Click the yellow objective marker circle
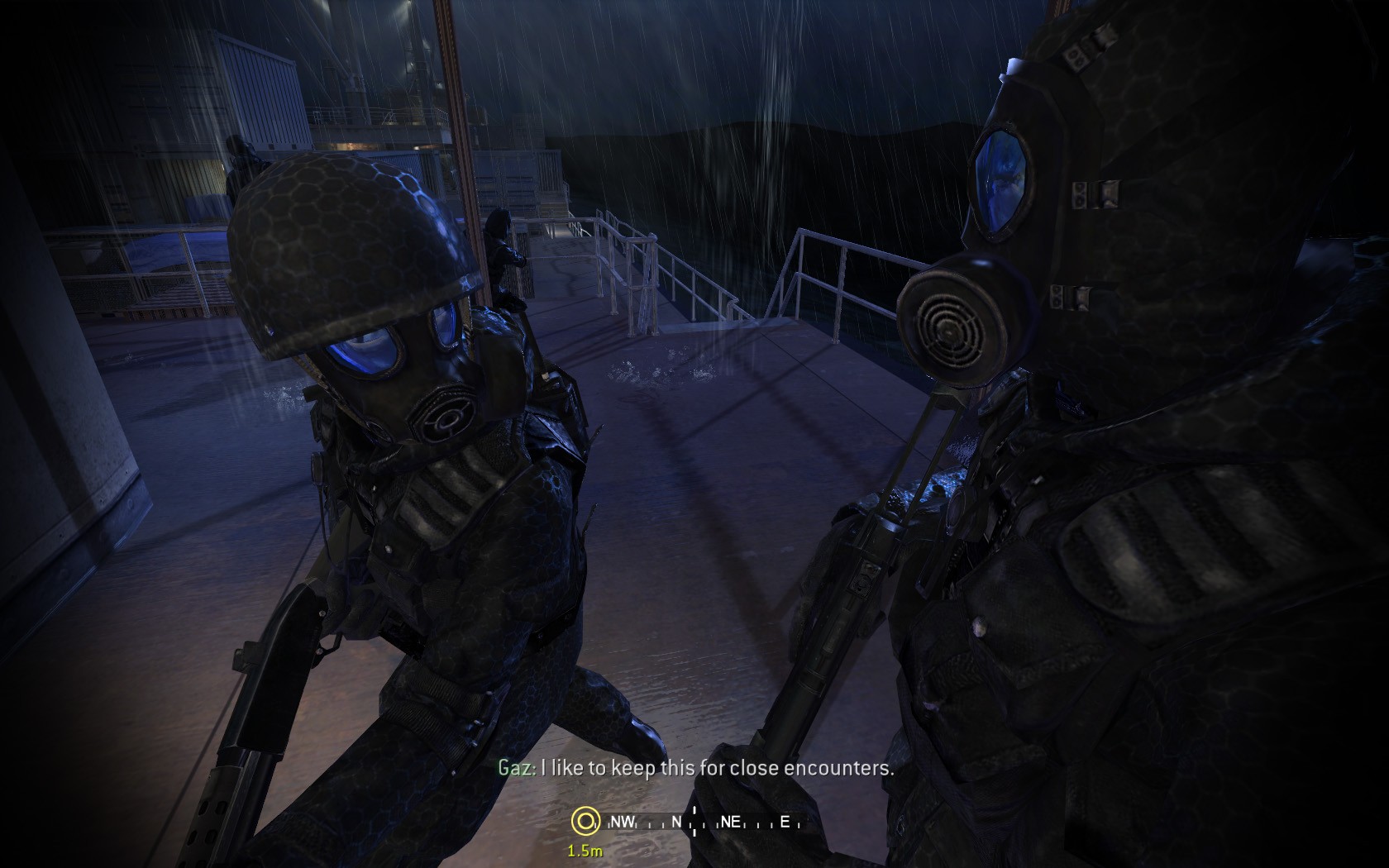Image resolution: width=1389 pixels, height=868 pixels. point(587,821)
